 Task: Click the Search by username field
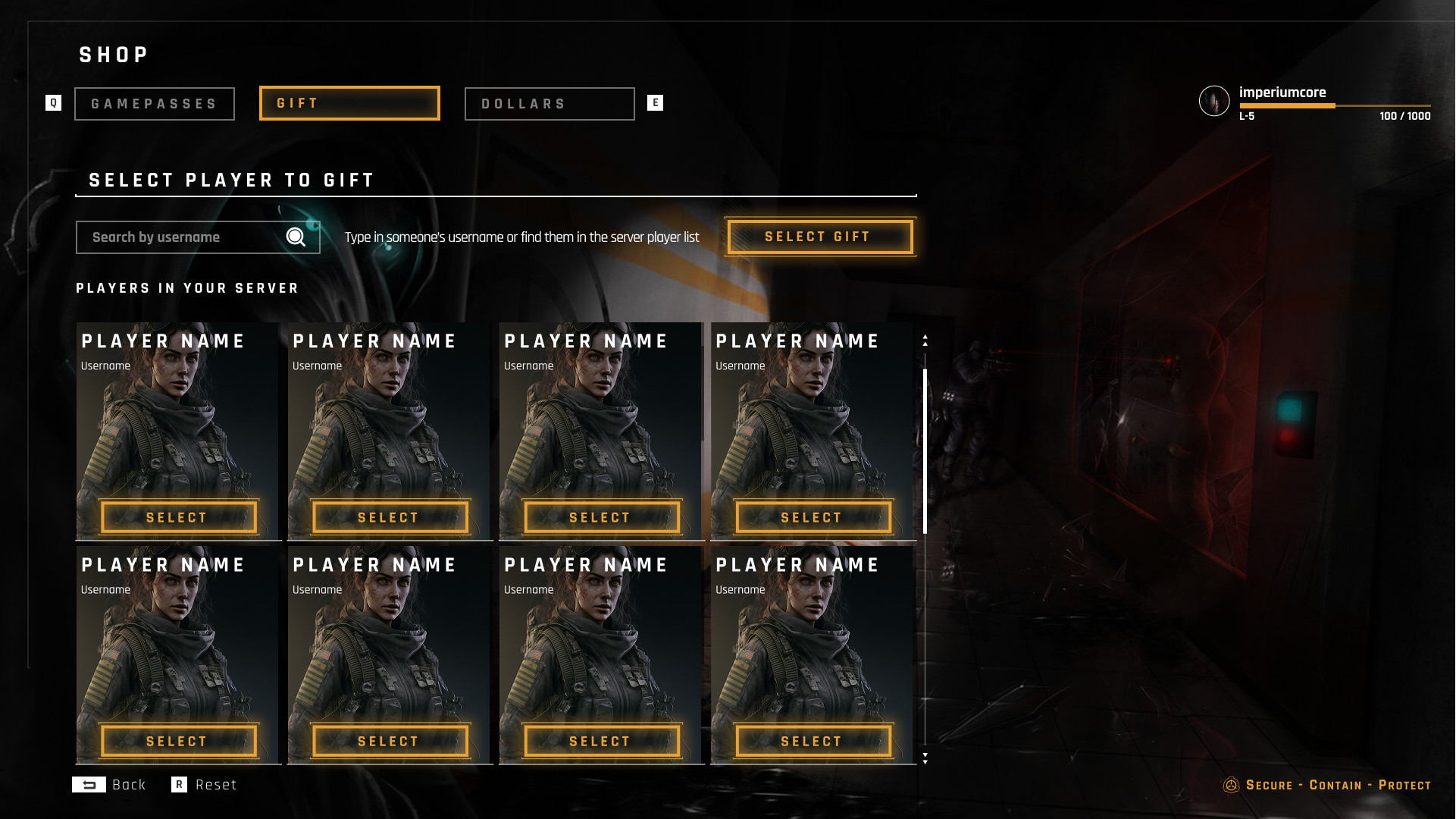point(182,237)
